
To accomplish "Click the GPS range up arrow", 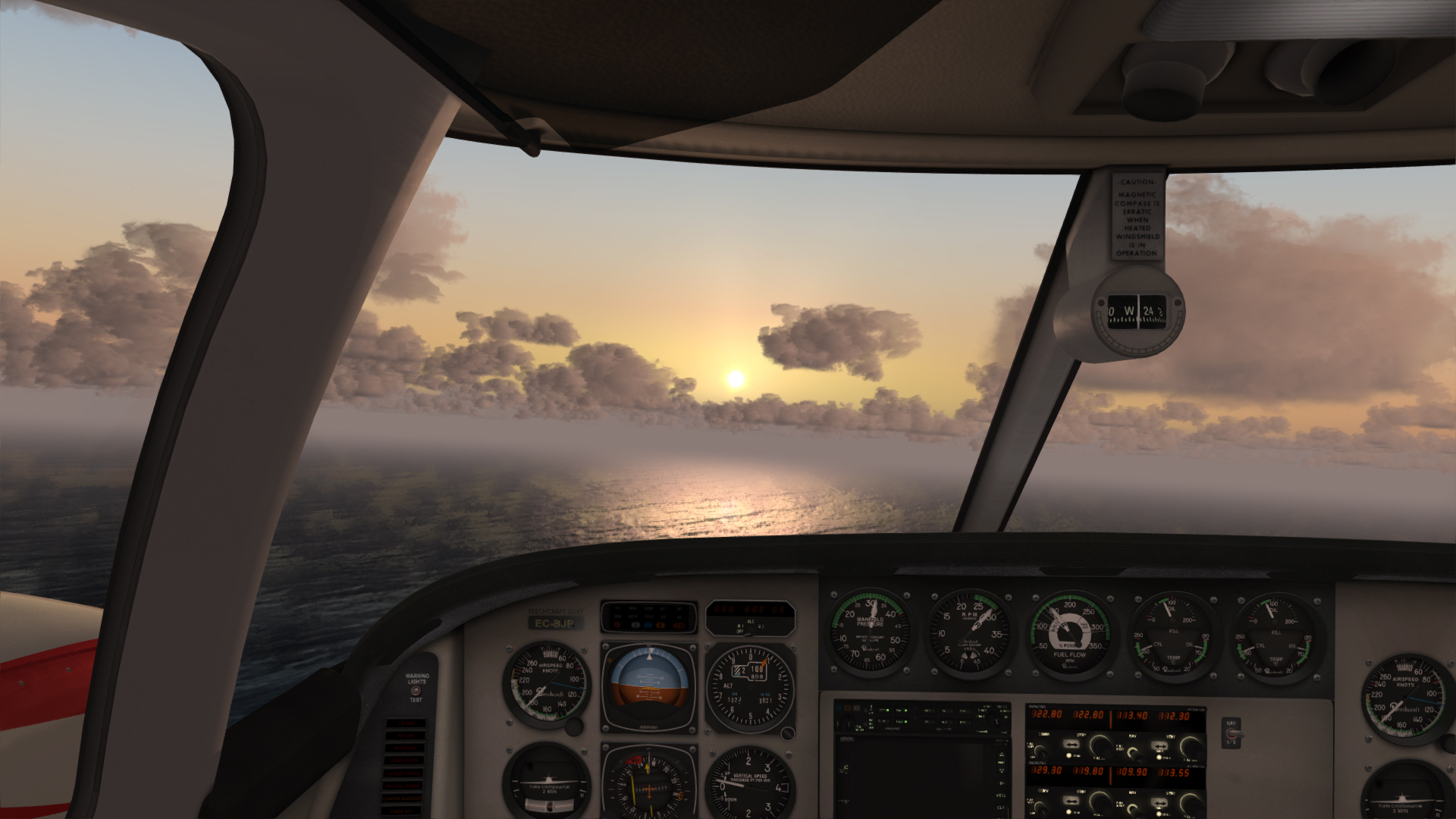I will (x=1002, y=755).
